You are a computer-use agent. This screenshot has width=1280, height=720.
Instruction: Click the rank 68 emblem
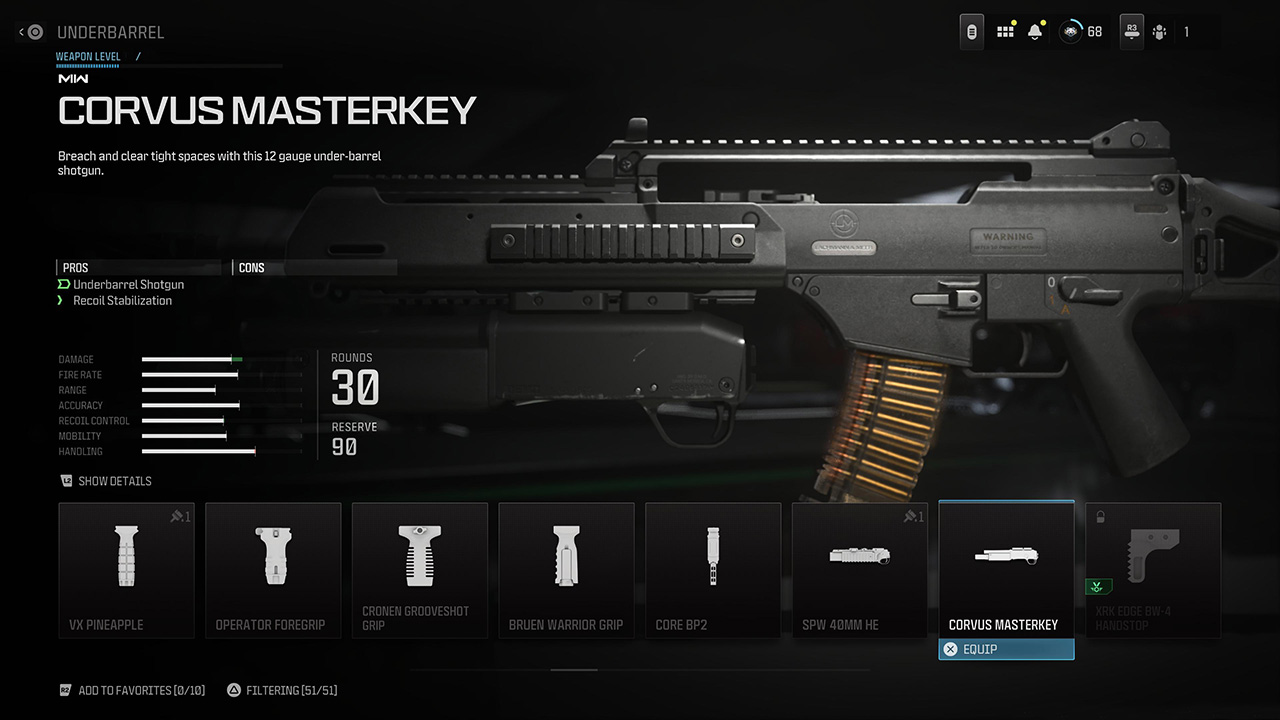[1070, 31]
